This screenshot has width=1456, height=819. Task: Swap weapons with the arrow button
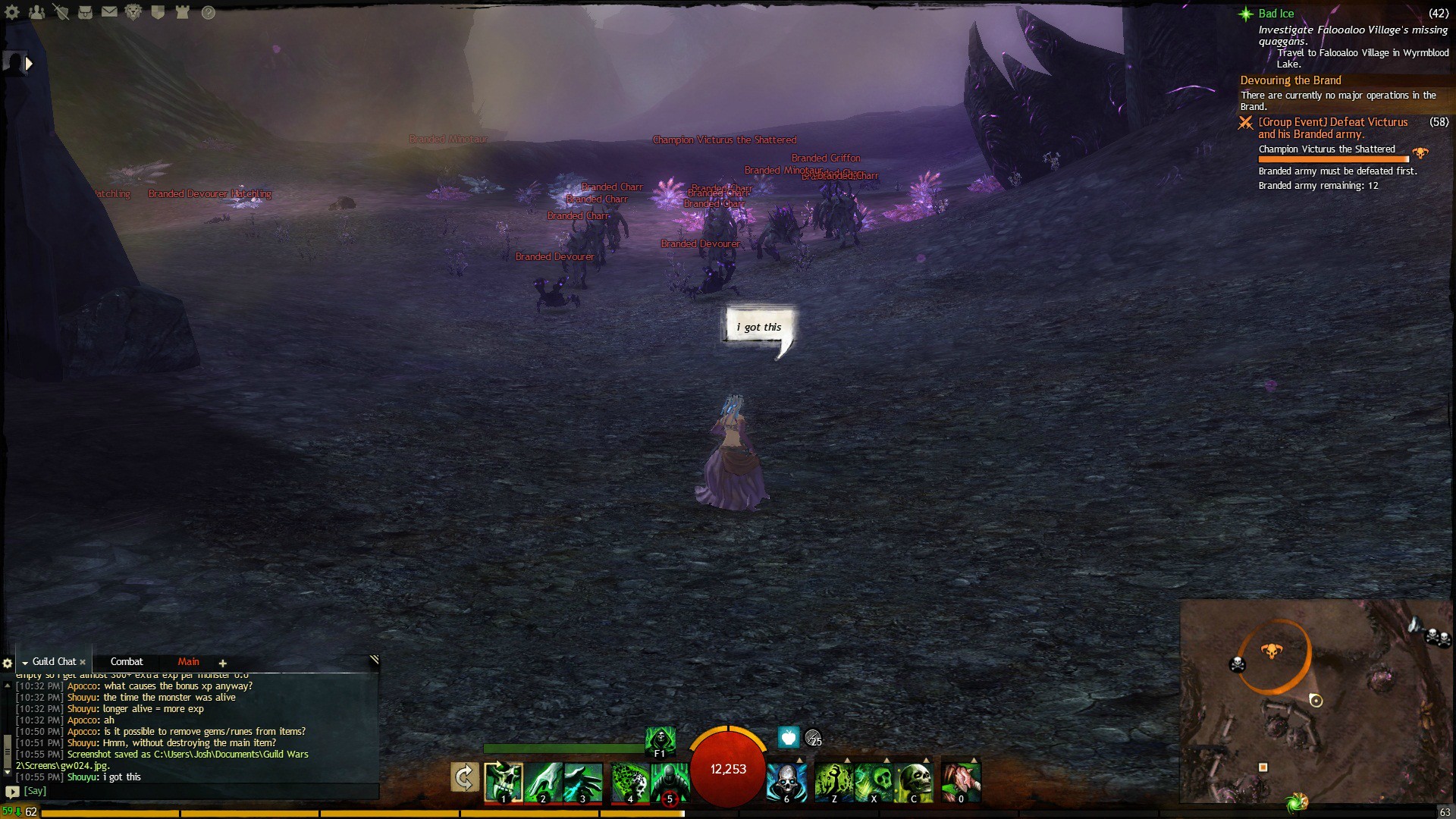click(x=464, y=777)
